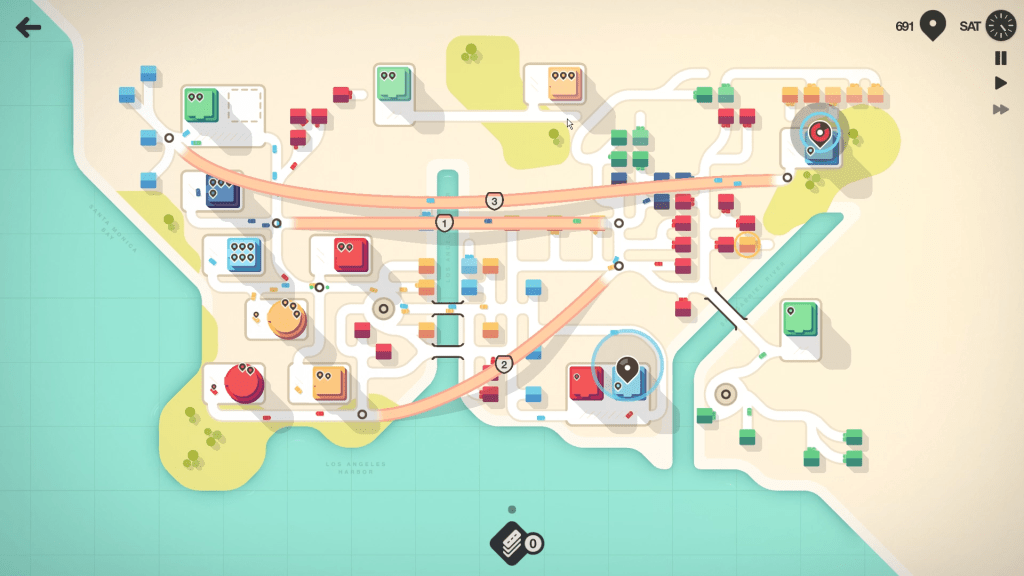Select motorway marker number 3
The height and width of the screenshot is (576, 1024).
[494, 201]
